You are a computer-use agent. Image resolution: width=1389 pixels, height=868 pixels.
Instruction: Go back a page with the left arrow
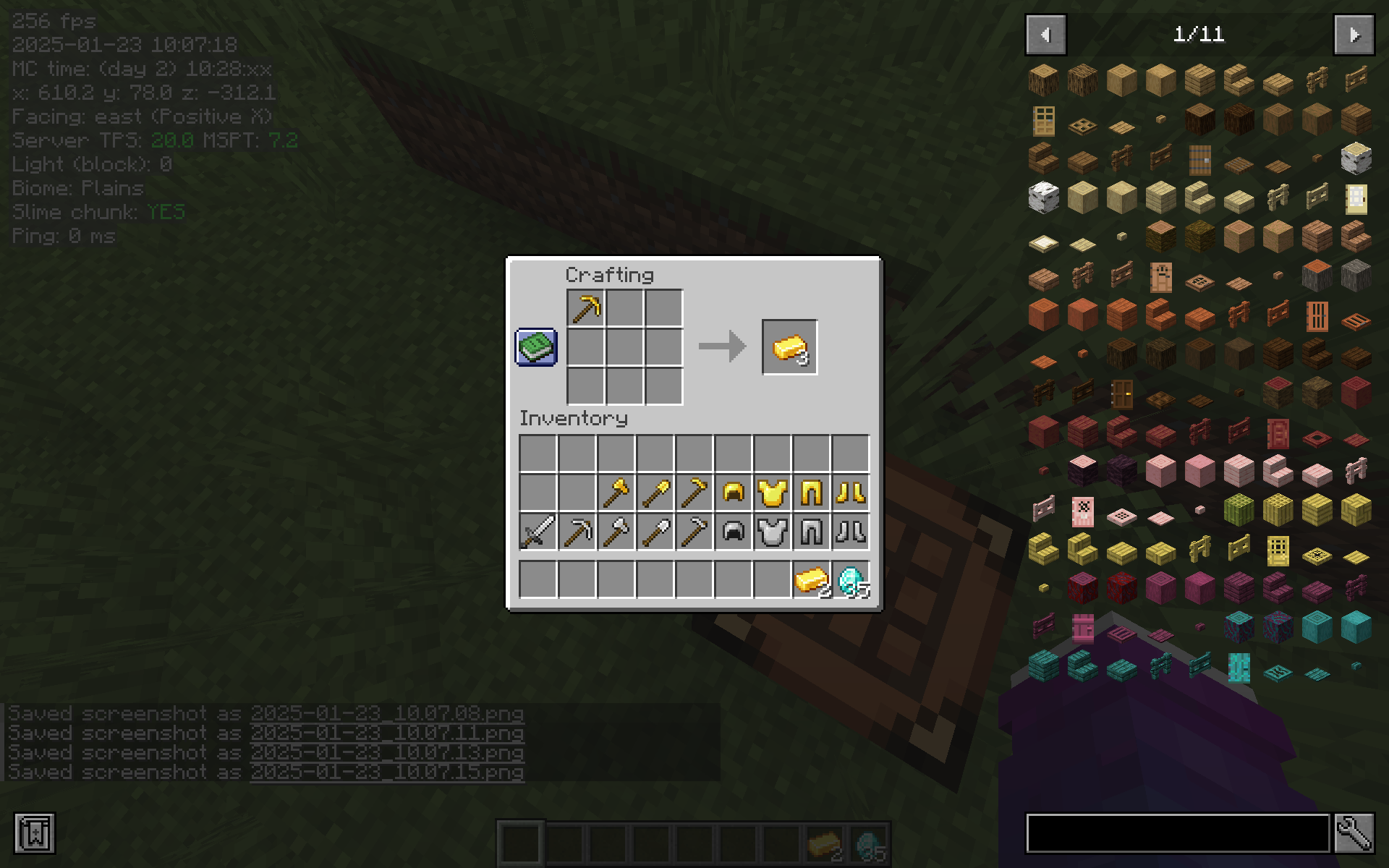click(x=1045, y=34)
